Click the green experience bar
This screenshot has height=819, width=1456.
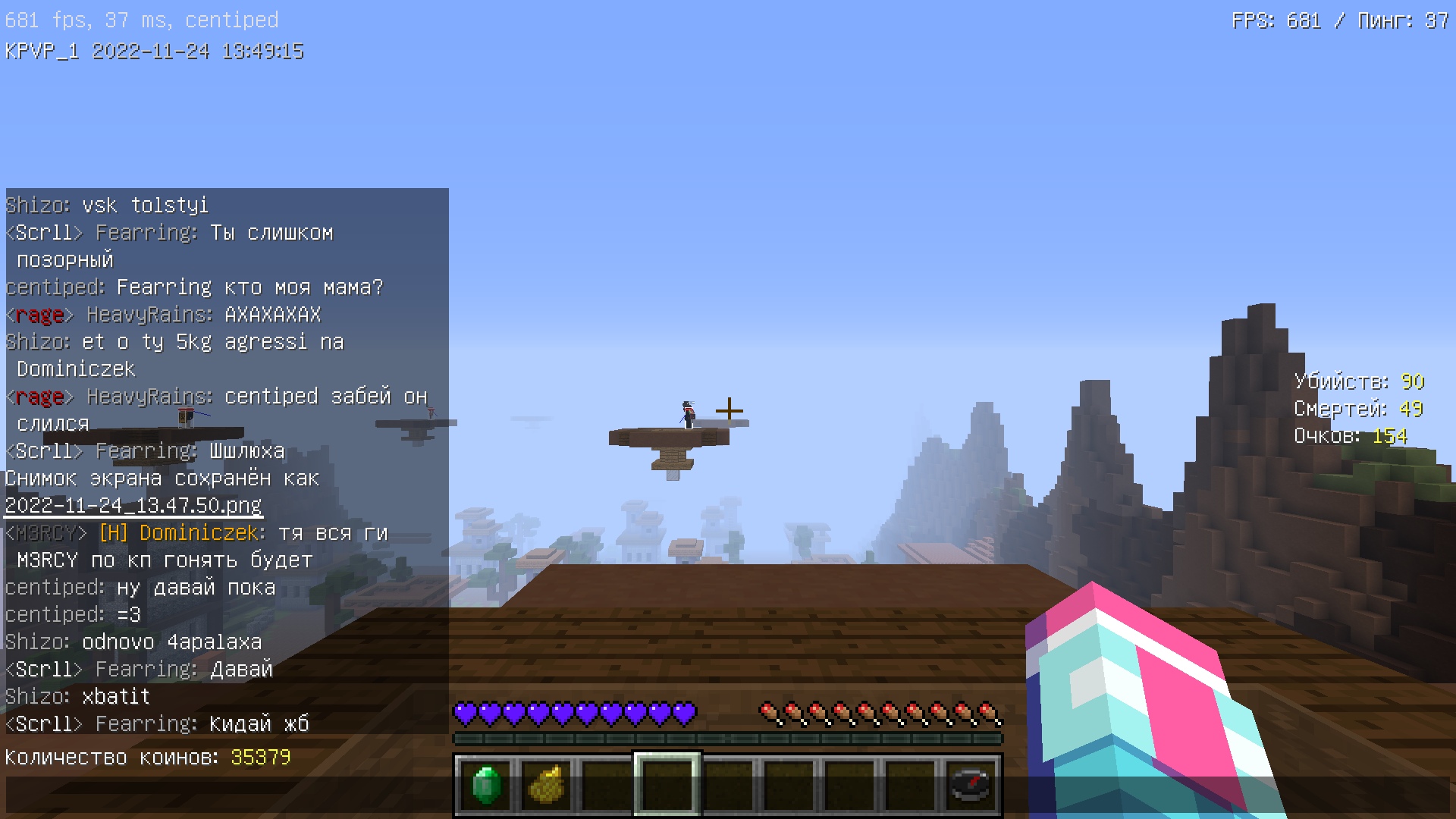pyautogui.click(x=726, y=736)
